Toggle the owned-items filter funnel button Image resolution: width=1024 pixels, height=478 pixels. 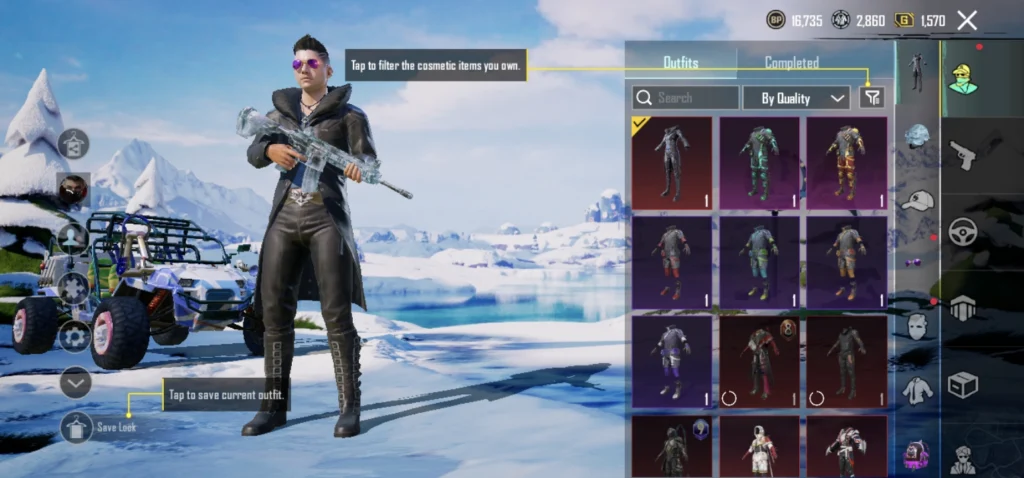[872, 97]
